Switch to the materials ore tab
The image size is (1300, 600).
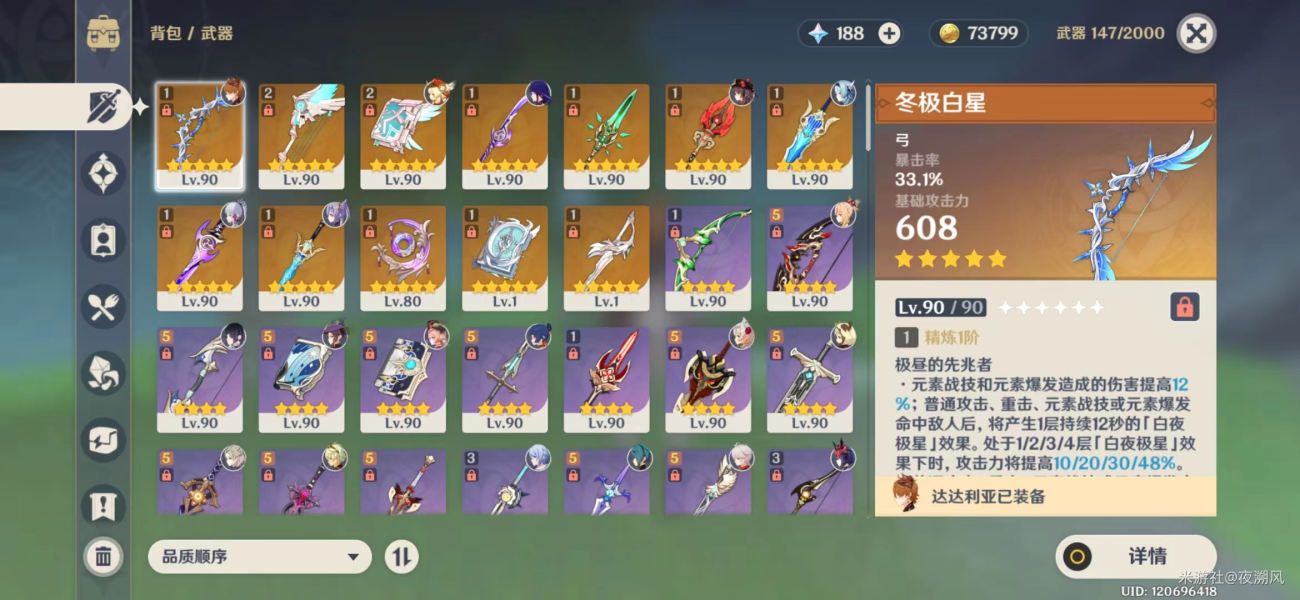104,374
